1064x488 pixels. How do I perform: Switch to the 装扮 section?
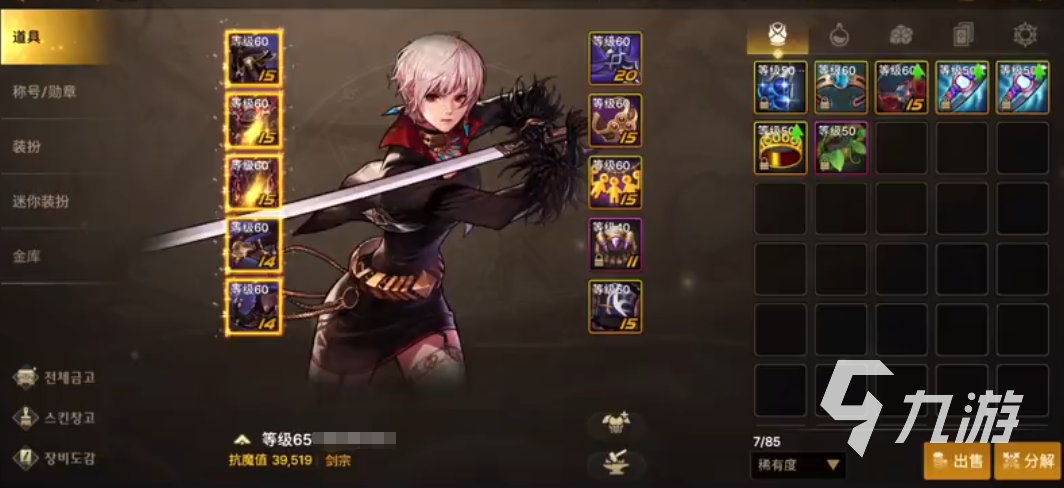pyautogui.click(x=28, y=147)
